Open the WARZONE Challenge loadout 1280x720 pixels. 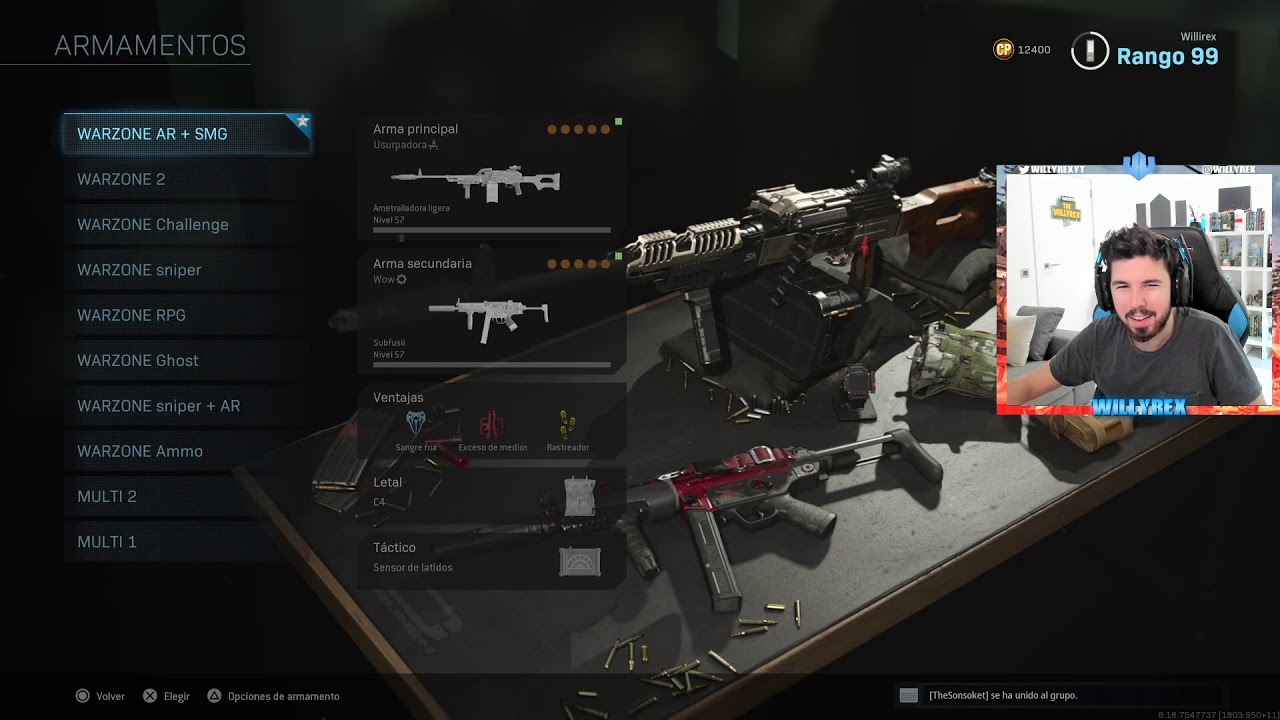pos(187,224)
